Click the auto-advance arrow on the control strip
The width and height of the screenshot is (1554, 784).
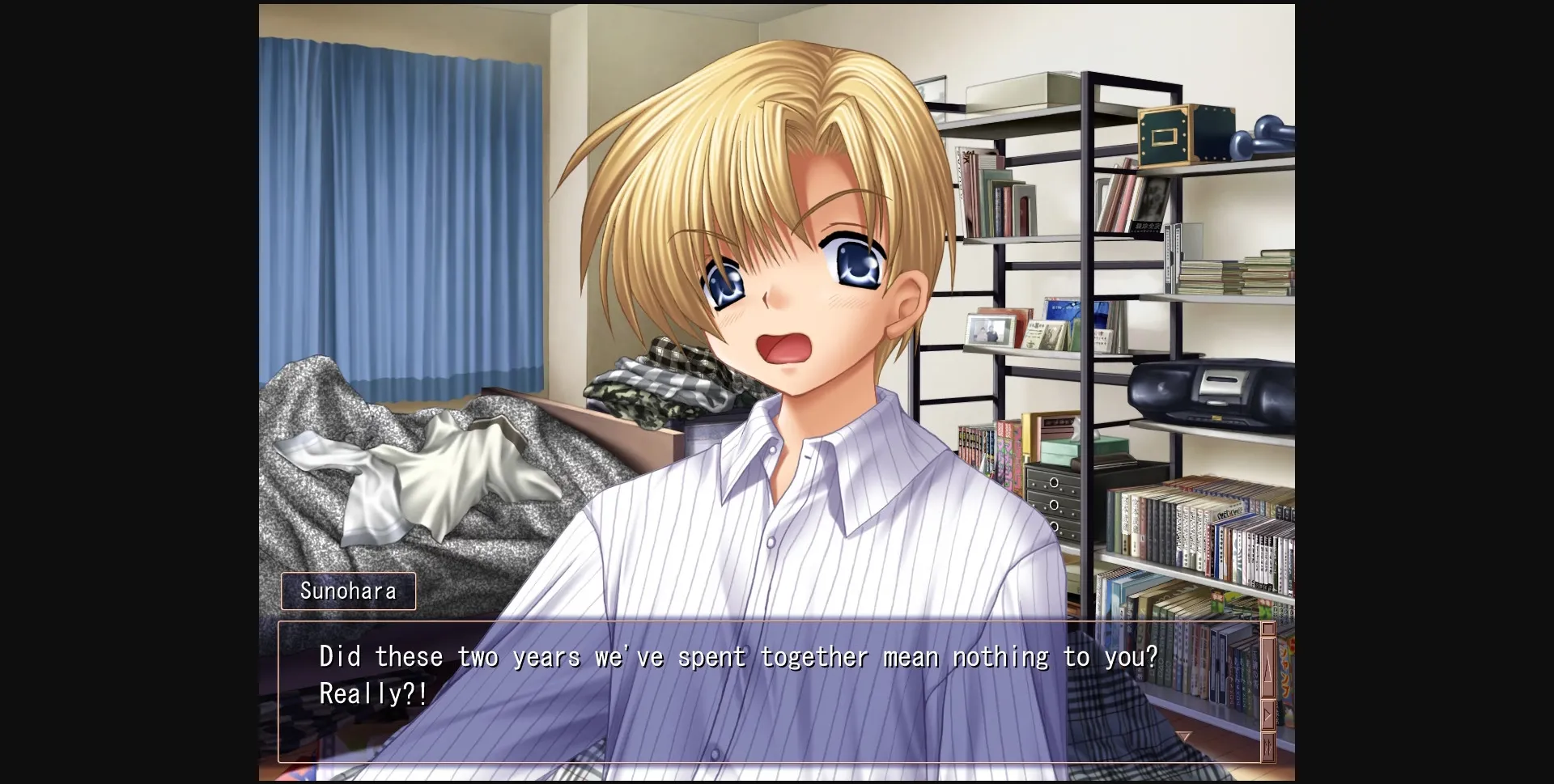point(1268,714)
